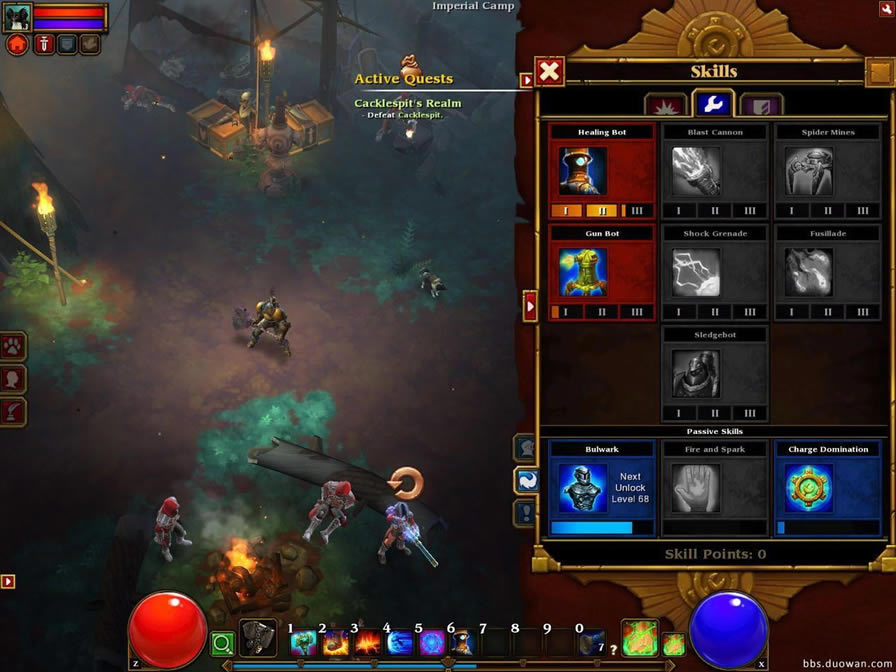Choose the Spider Mines skill
The width and height of the screenshot is (896, 672).
808,170
